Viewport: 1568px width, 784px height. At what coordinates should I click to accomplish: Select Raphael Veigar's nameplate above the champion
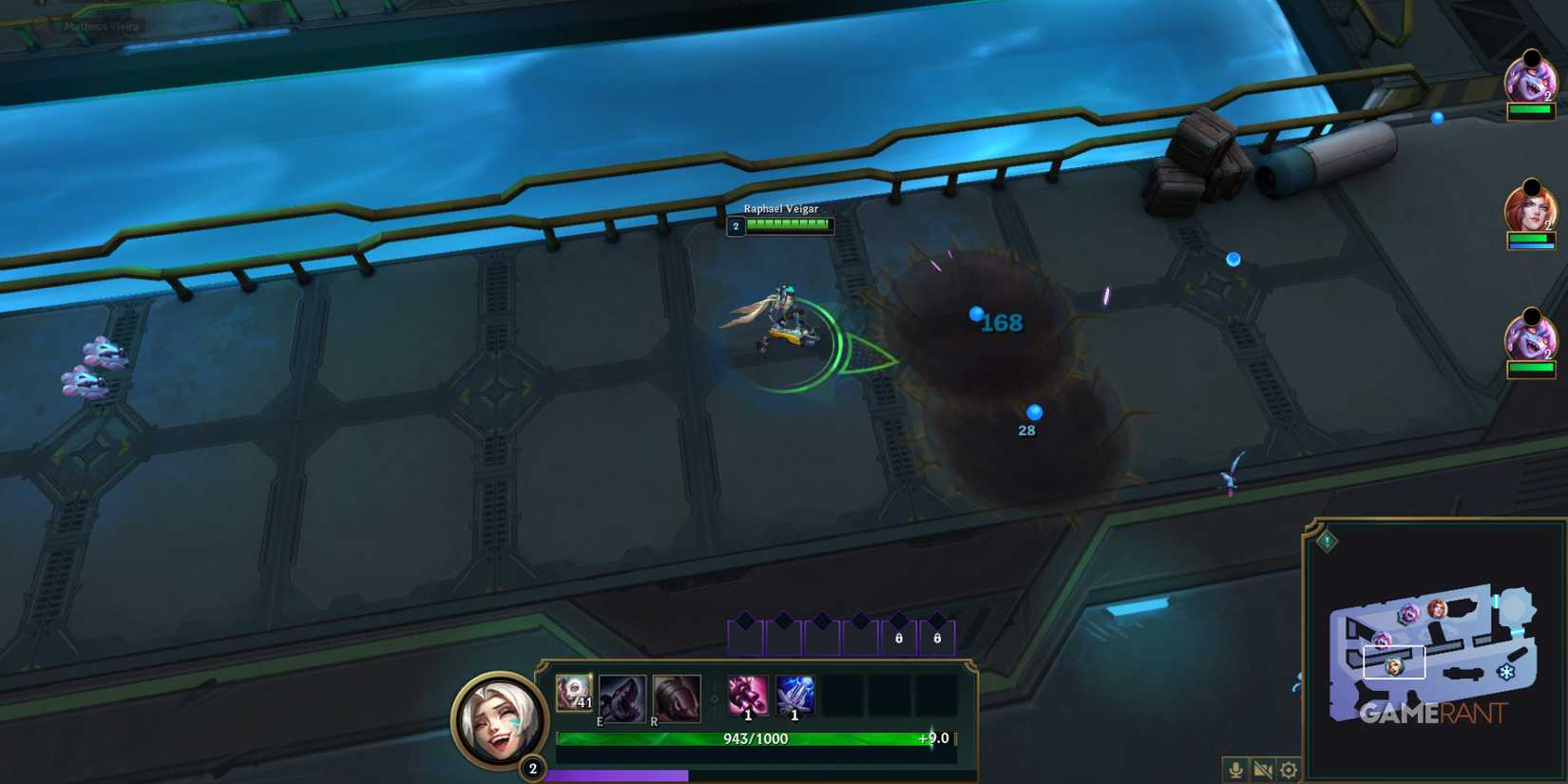781,208
